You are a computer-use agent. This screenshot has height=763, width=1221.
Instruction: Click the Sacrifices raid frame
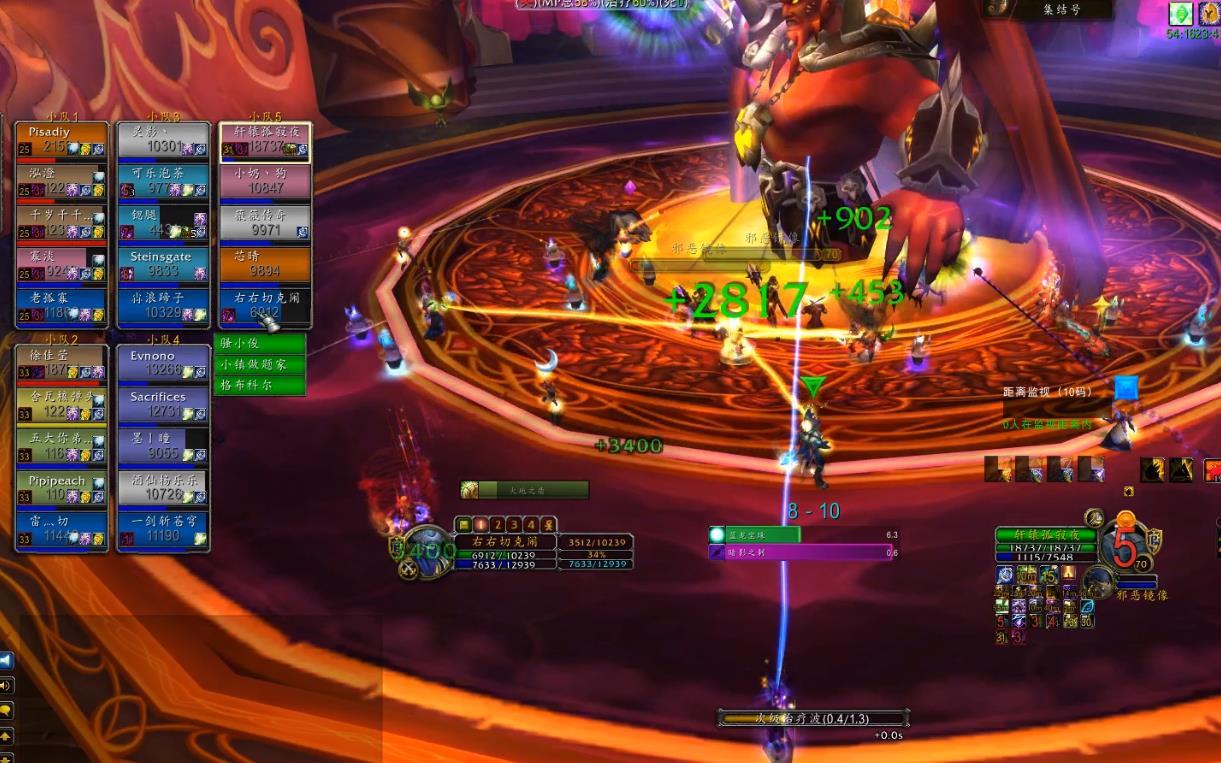163,404
